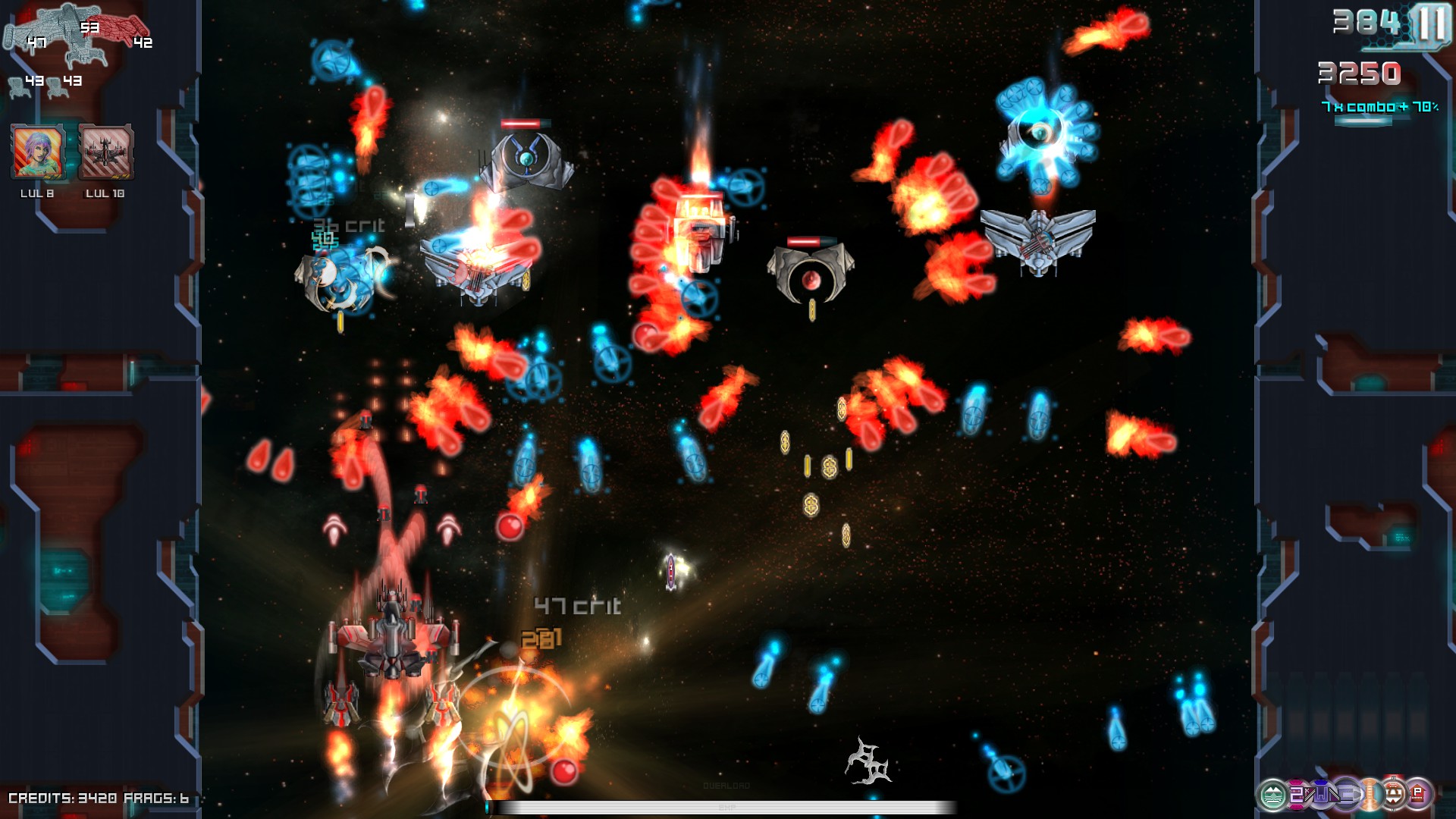This screenshot has width=1456, height=819.
Task: Click the green mountain powerup icon
Action: 1272,795
